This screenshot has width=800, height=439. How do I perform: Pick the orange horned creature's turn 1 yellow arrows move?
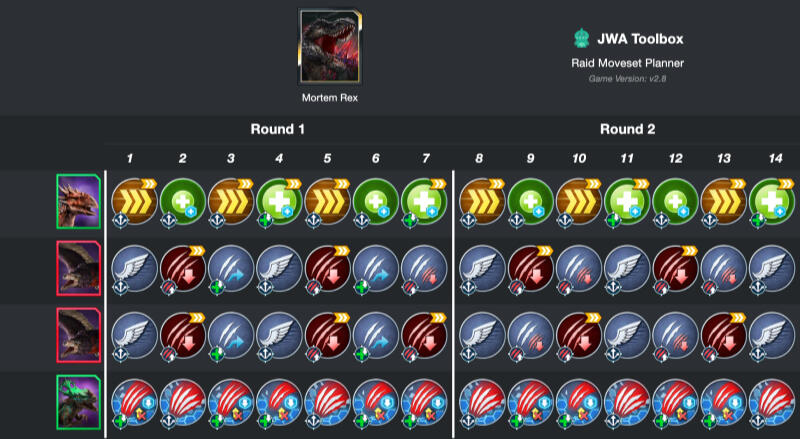tap(131, 199)
